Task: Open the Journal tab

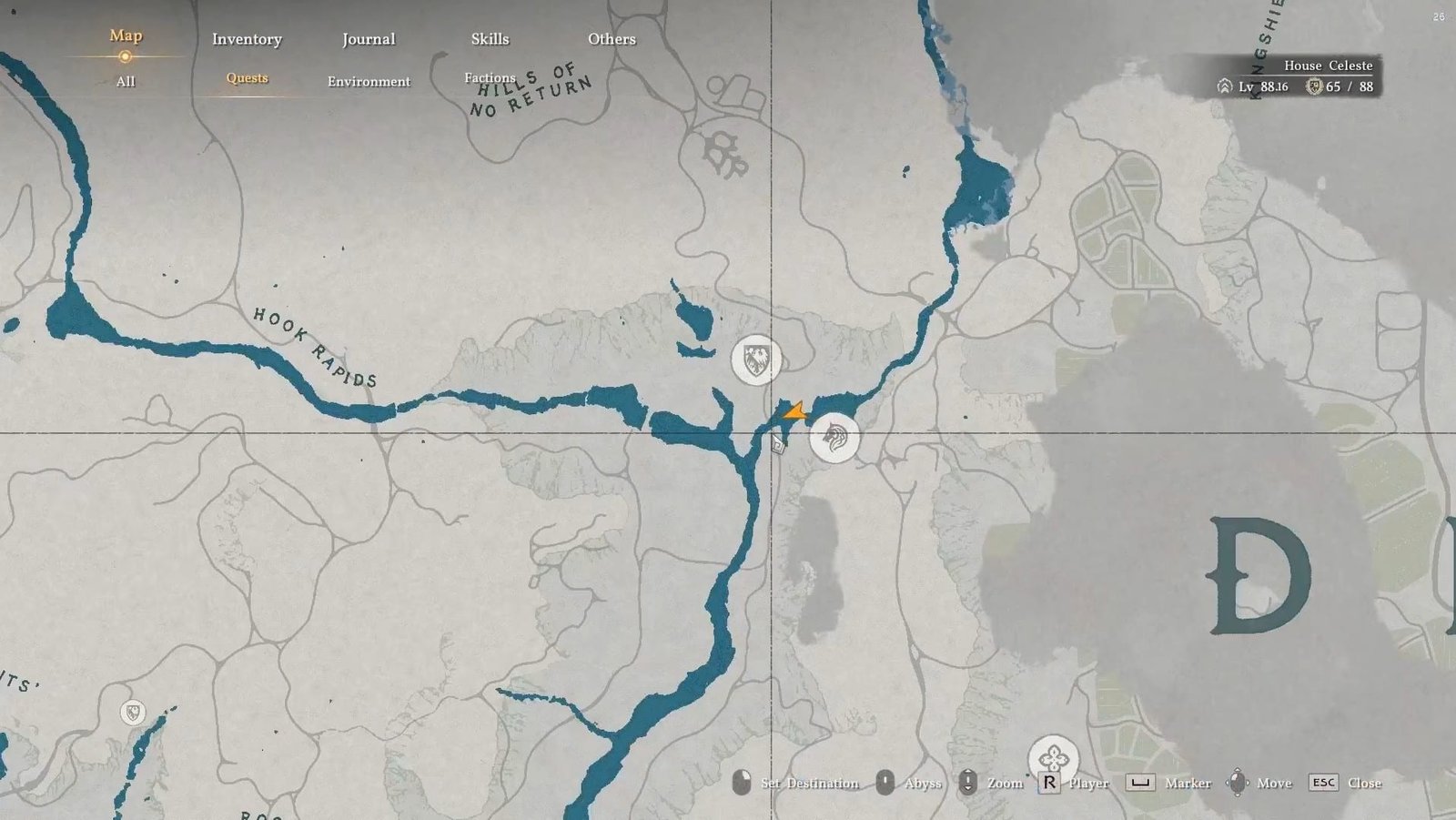Action: coord(369,39)
